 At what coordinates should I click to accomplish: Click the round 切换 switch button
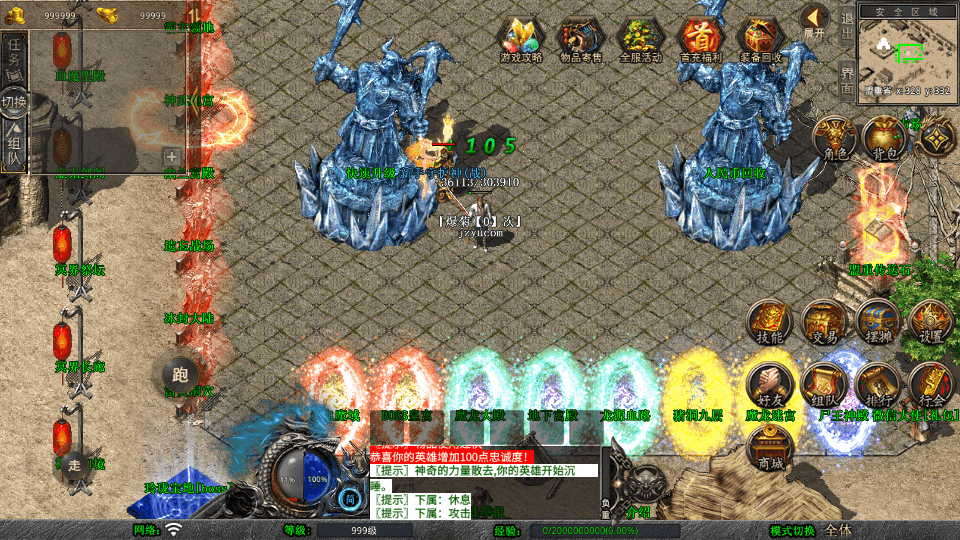coord(14,102)
